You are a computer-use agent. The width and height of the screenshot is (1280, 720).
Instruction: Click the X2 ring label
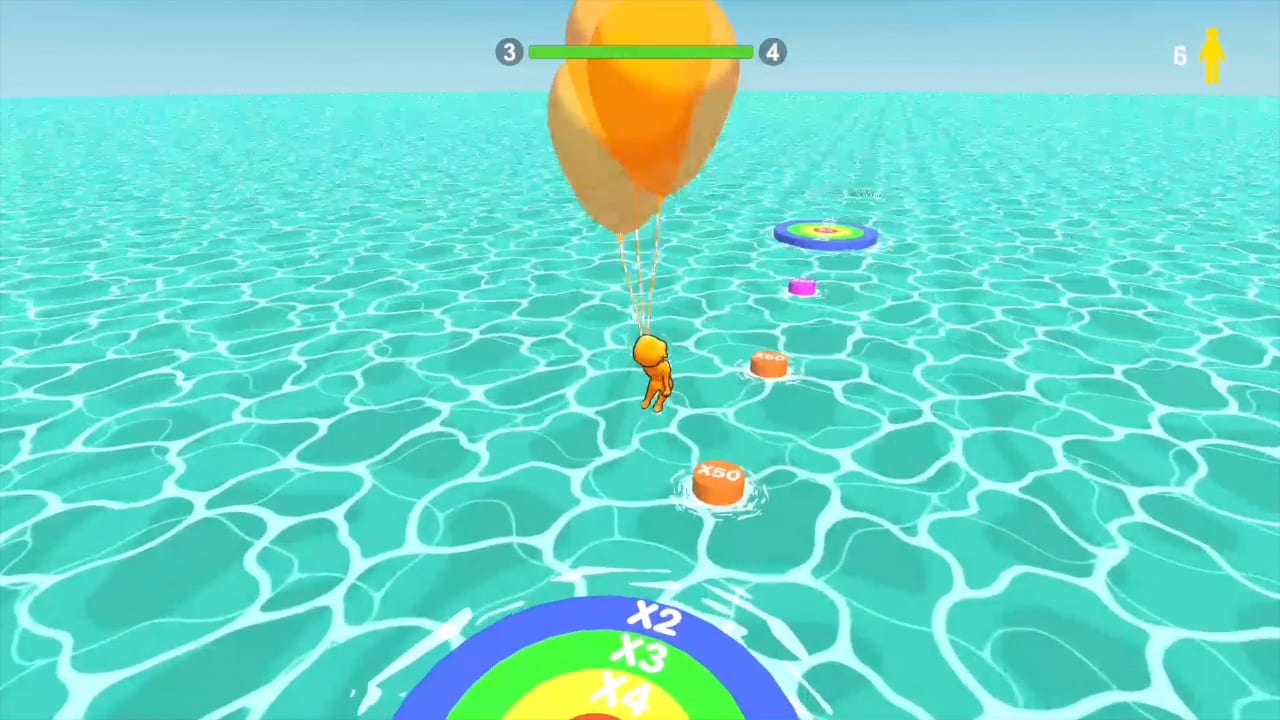[652, 617]
